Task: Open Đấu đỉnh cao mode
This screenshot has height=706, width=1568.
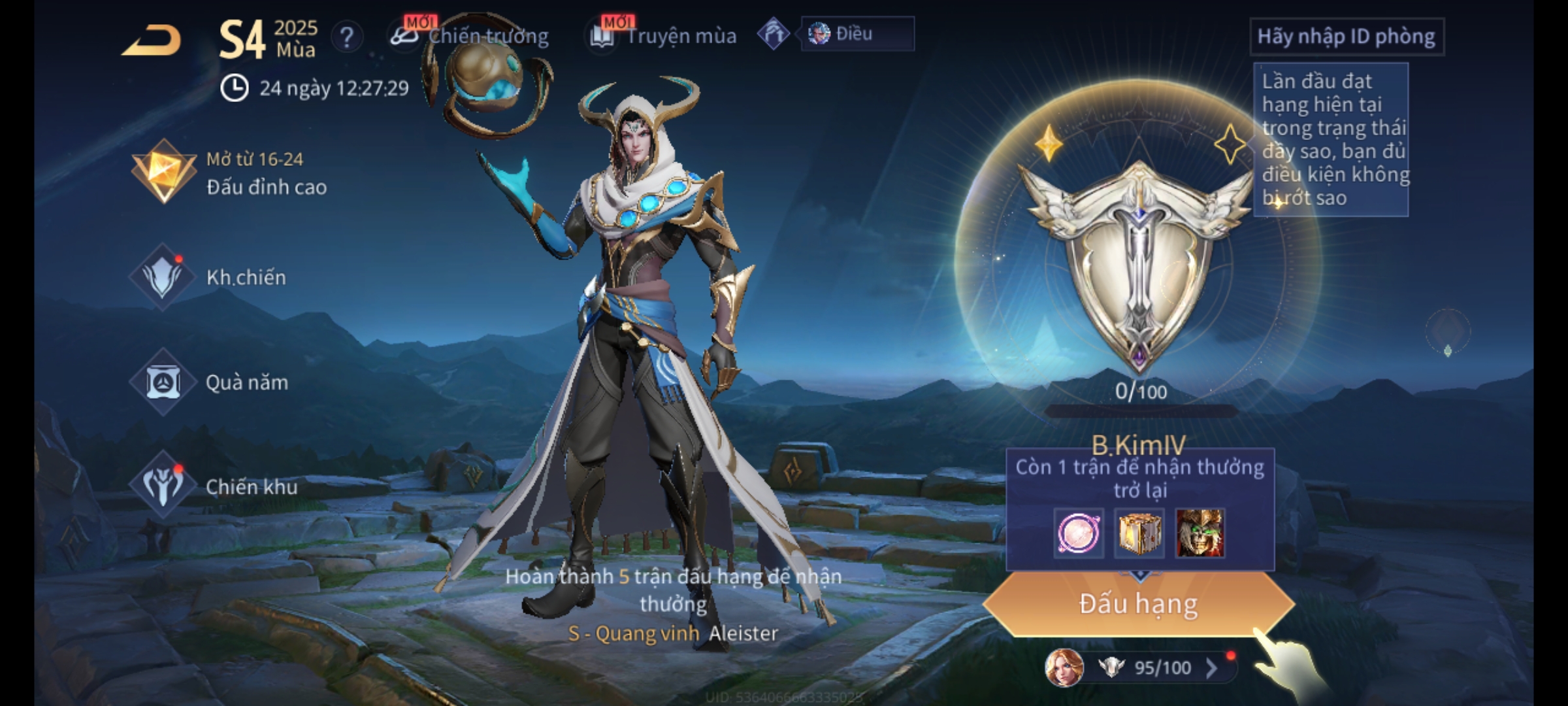Action: pos(229,173)
